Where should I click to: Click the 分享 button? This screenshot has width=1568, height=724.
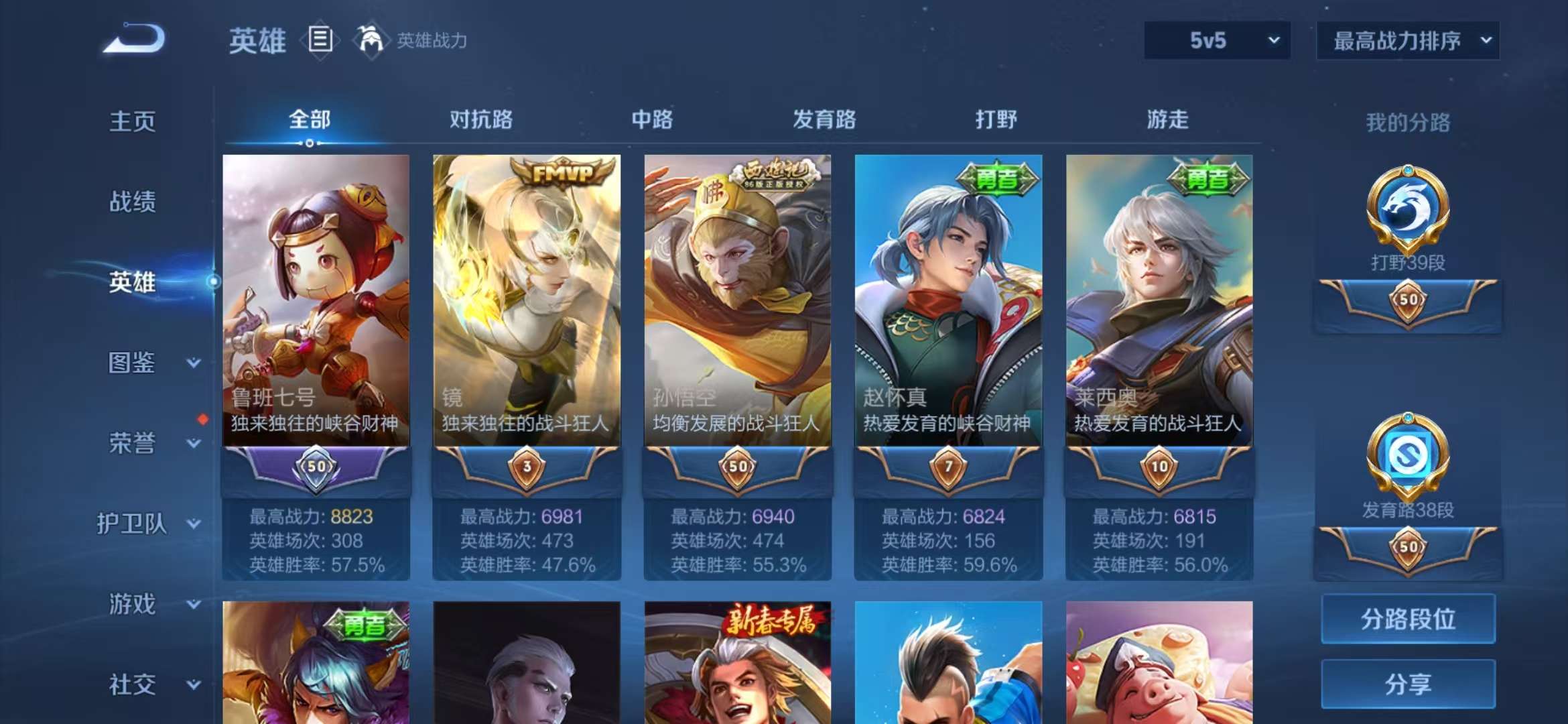tap(1407, 685)
